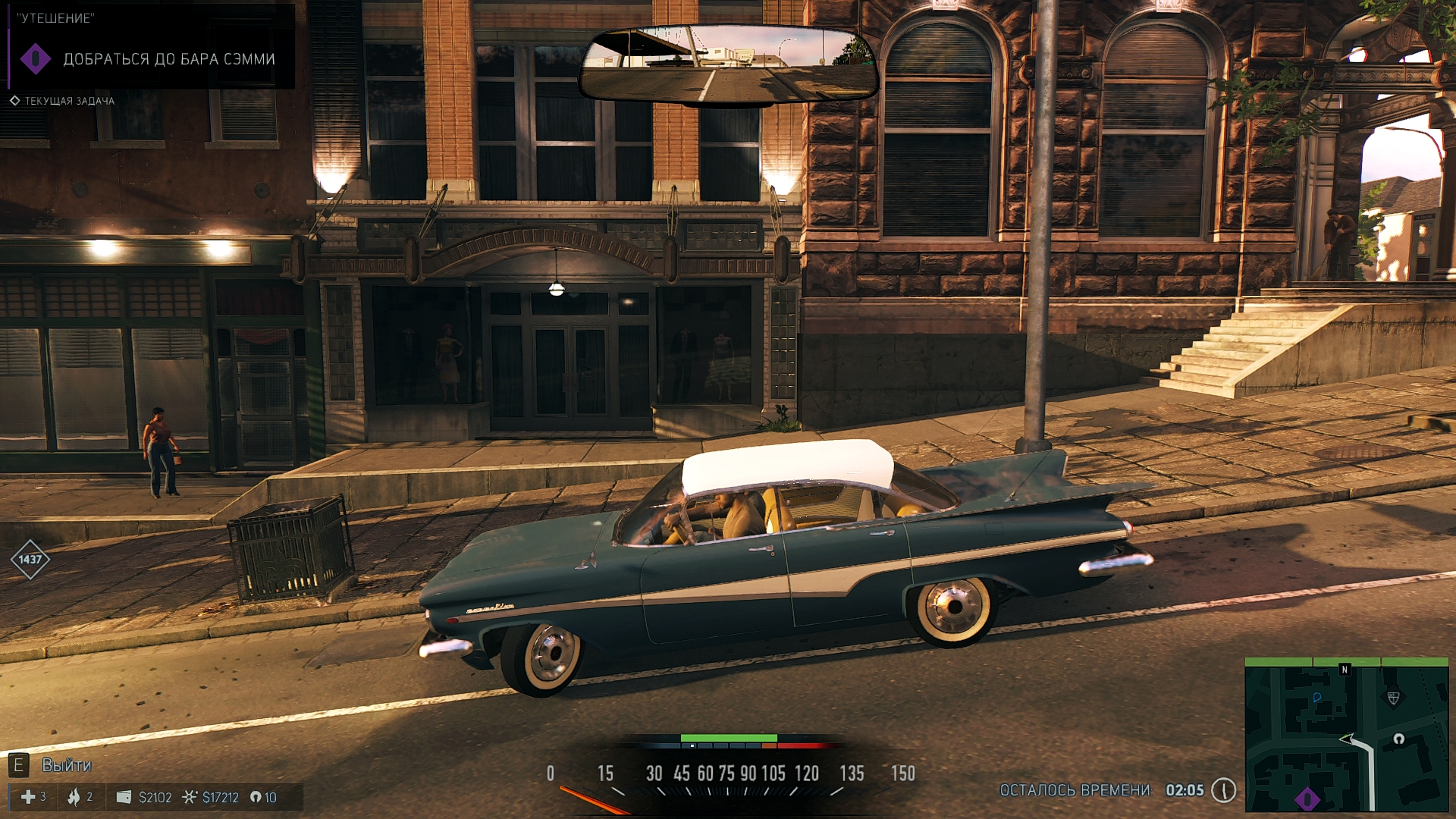Click the purple mission marker on minimap
1456x819 pixels.
tap(1307, 799)
